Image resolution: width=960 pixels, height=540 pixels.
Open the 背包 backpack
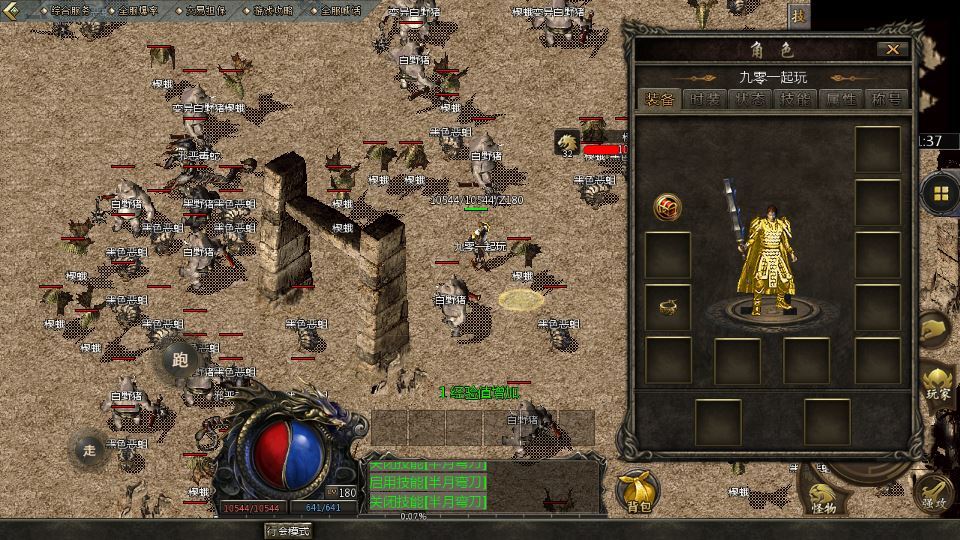(x=638, y=491)
